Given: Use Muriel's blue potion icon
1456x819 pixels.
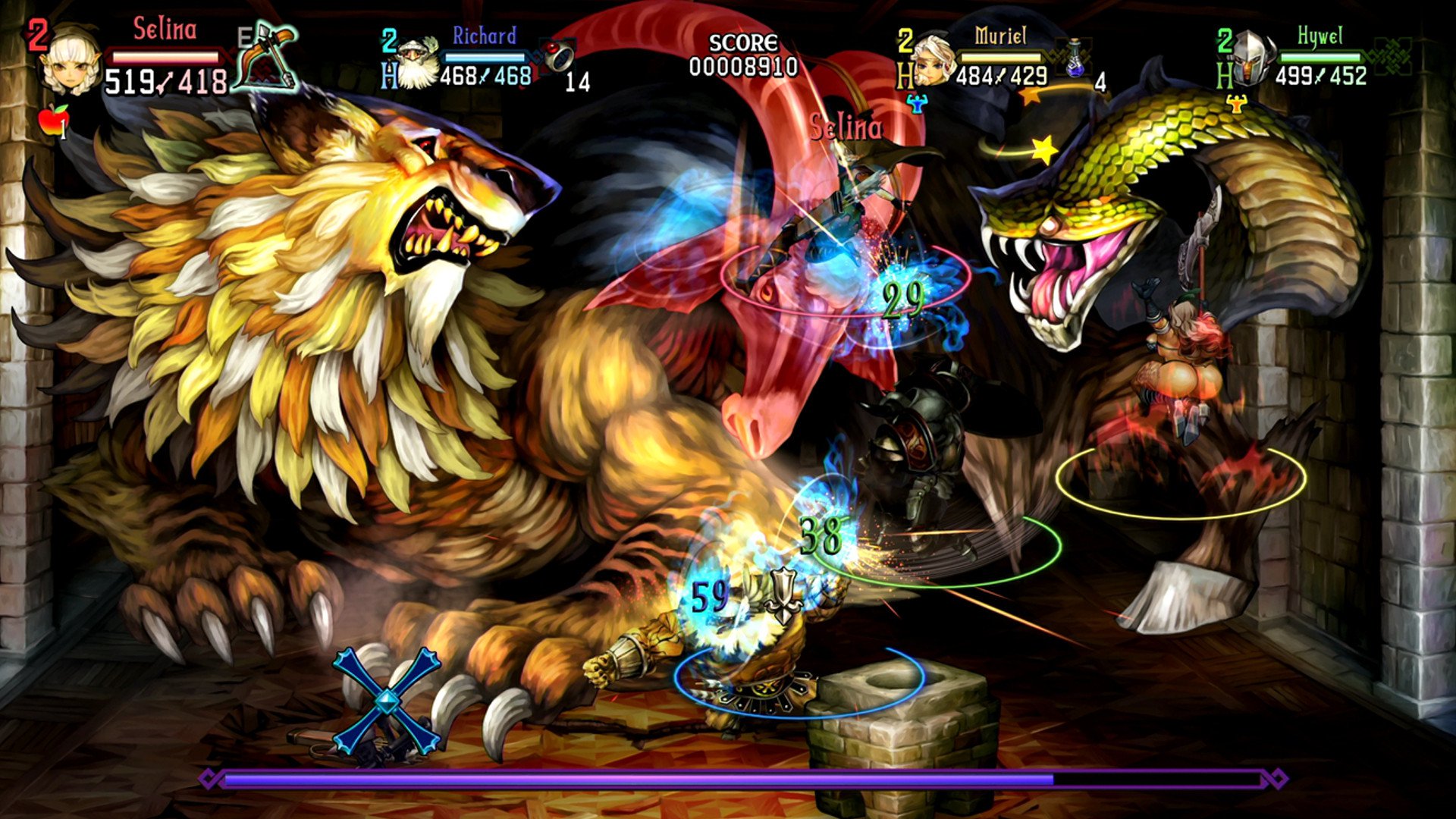Looking at the screenshot, I should pos(1076,59).
